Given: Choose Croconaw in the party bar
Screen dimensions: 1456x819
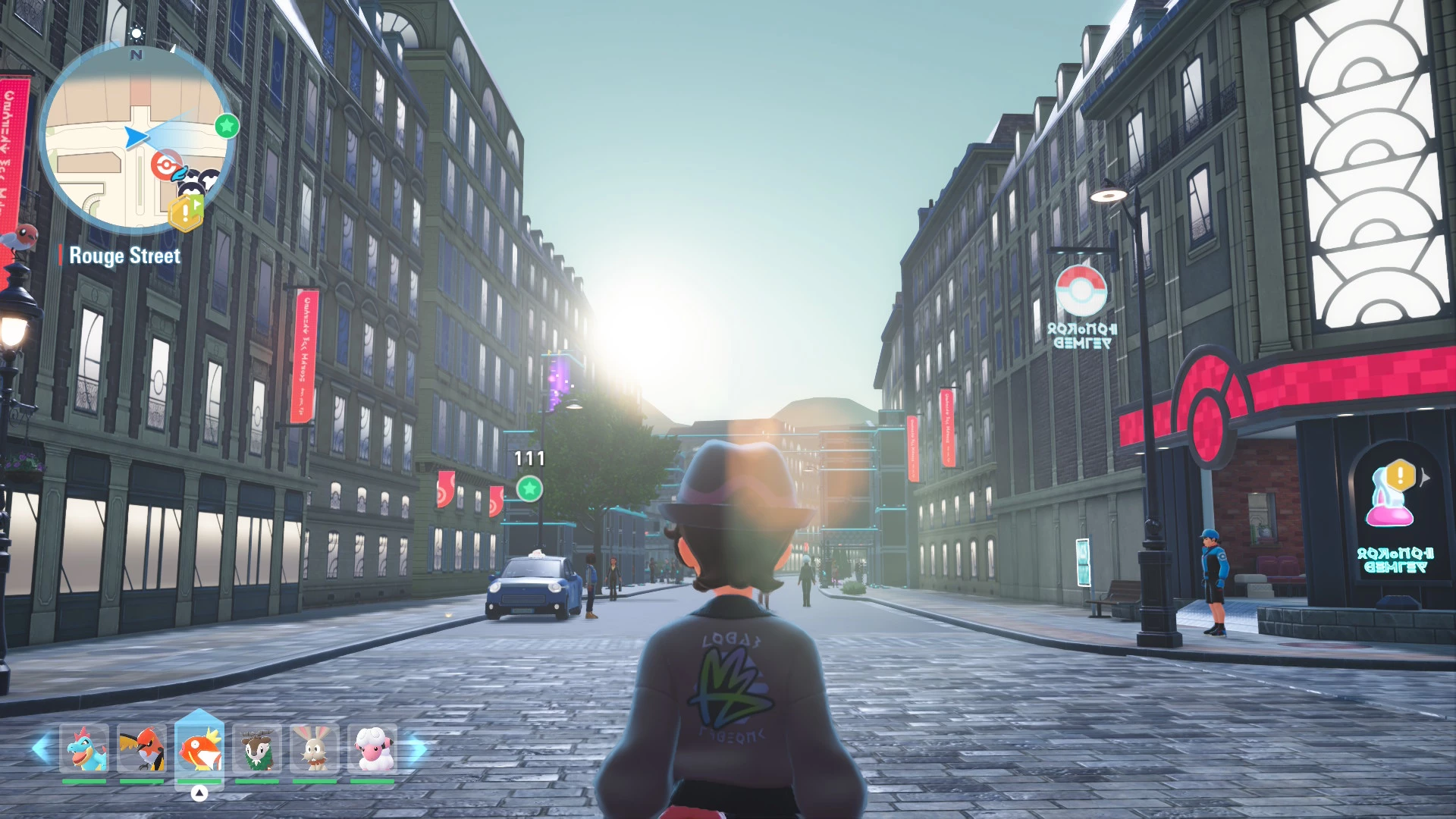Looking at the screenshot, I should pyautogui.click(x=84, y=748).
